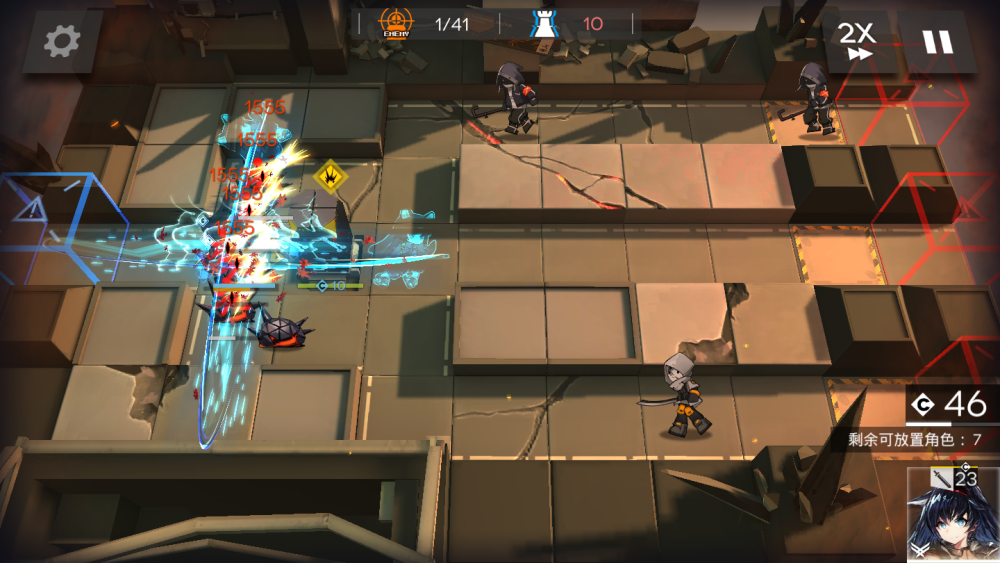This screenshot has width=1000, height=563.
Task: Toggle the 2X game speed
Action: 856,42
